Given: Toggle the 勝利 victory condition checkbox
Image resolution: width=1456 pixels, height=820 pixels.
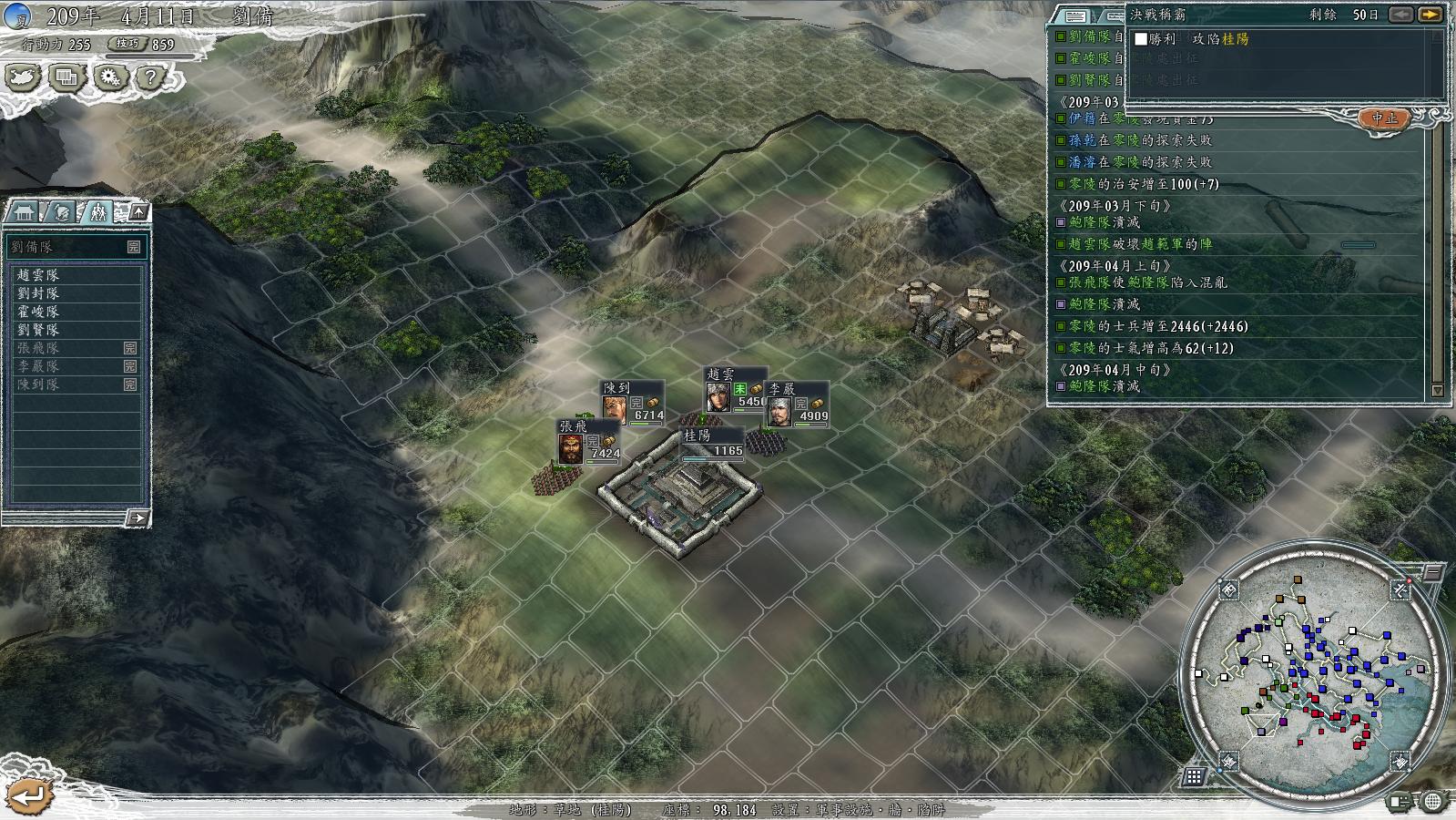Looking at the screenshot, I should point(1141,39).
